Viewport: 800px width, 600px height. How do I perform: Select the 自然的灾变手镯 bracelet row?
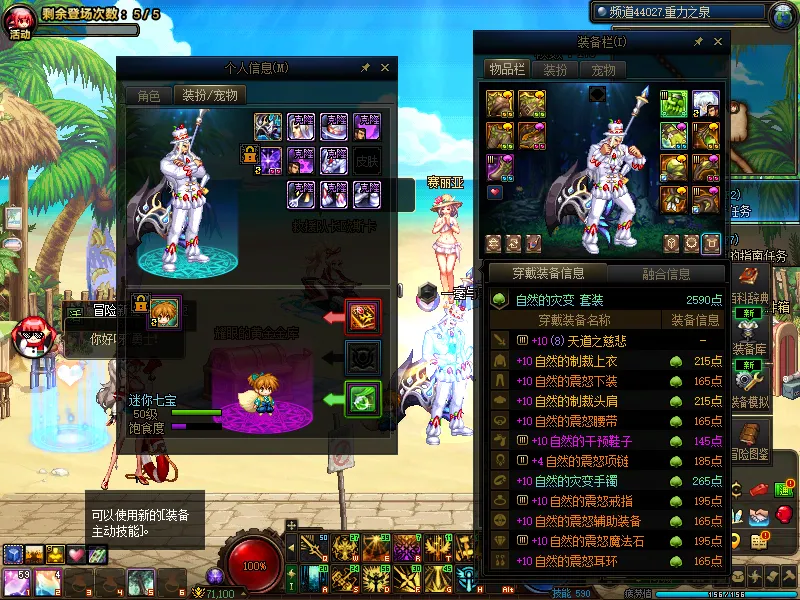pos(606,481)
